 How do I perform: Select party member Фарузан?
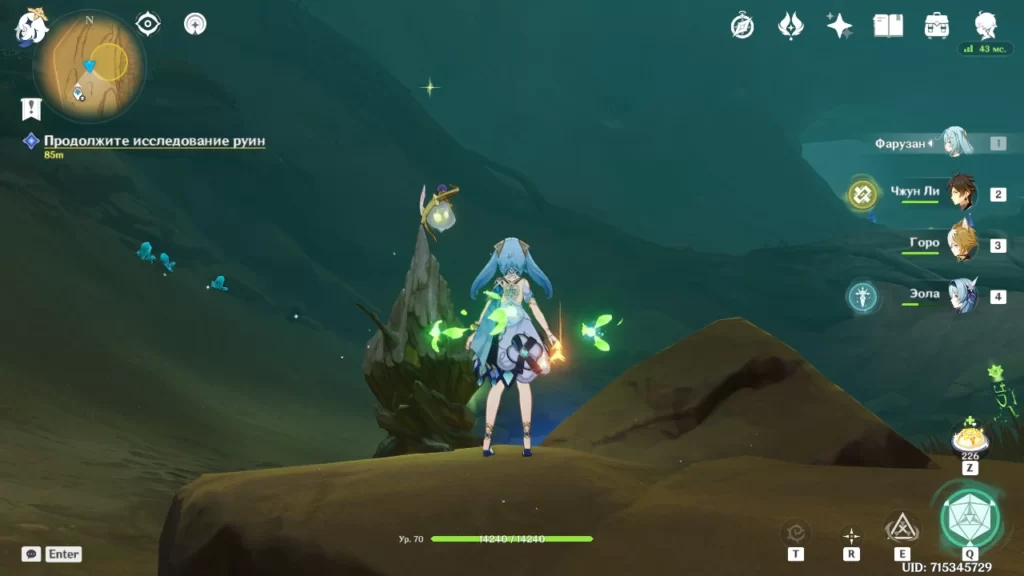[x=957, y=144]
